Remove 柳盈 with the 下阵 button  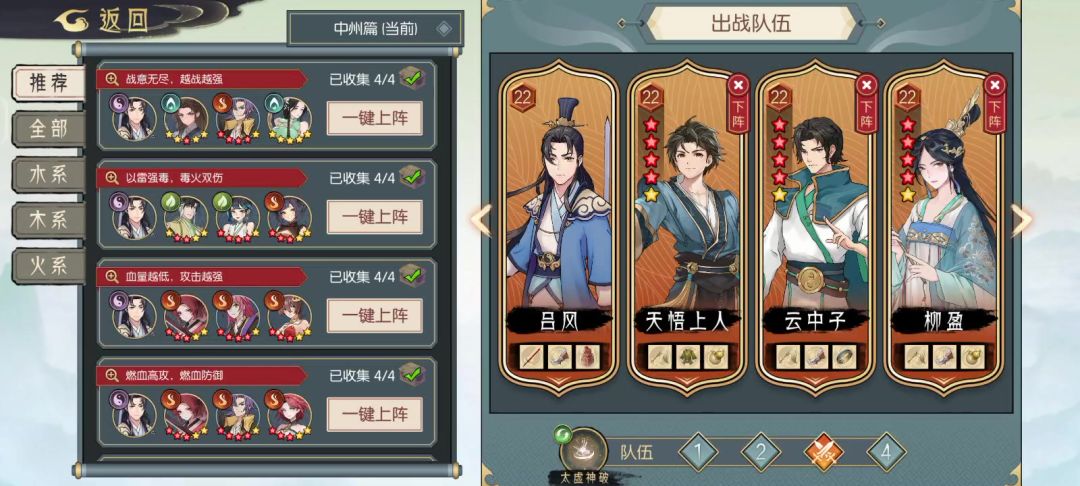993,102
